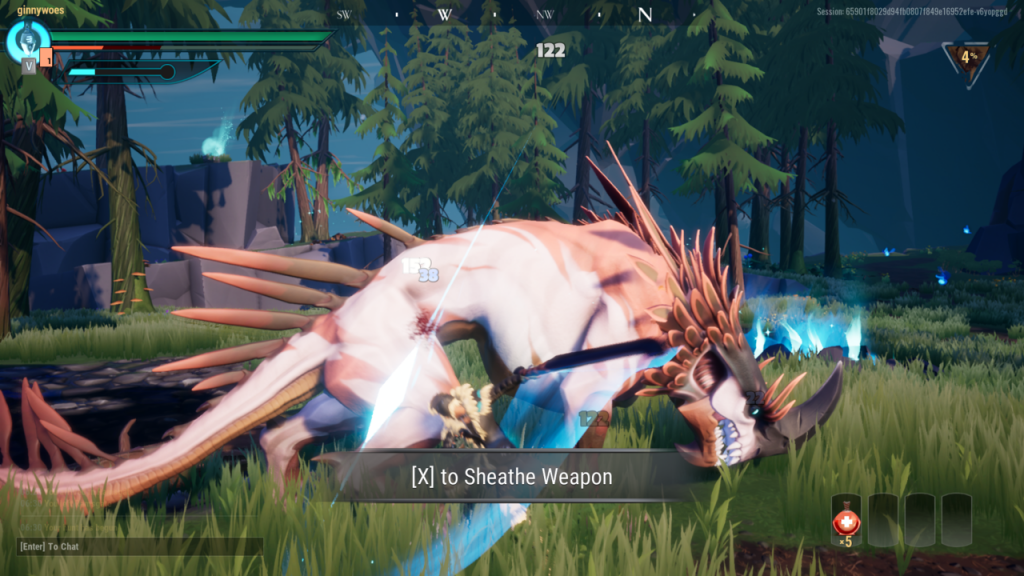The image size is (1024, 576).
Task: Select the health potion slot
Action: (846, 520)
